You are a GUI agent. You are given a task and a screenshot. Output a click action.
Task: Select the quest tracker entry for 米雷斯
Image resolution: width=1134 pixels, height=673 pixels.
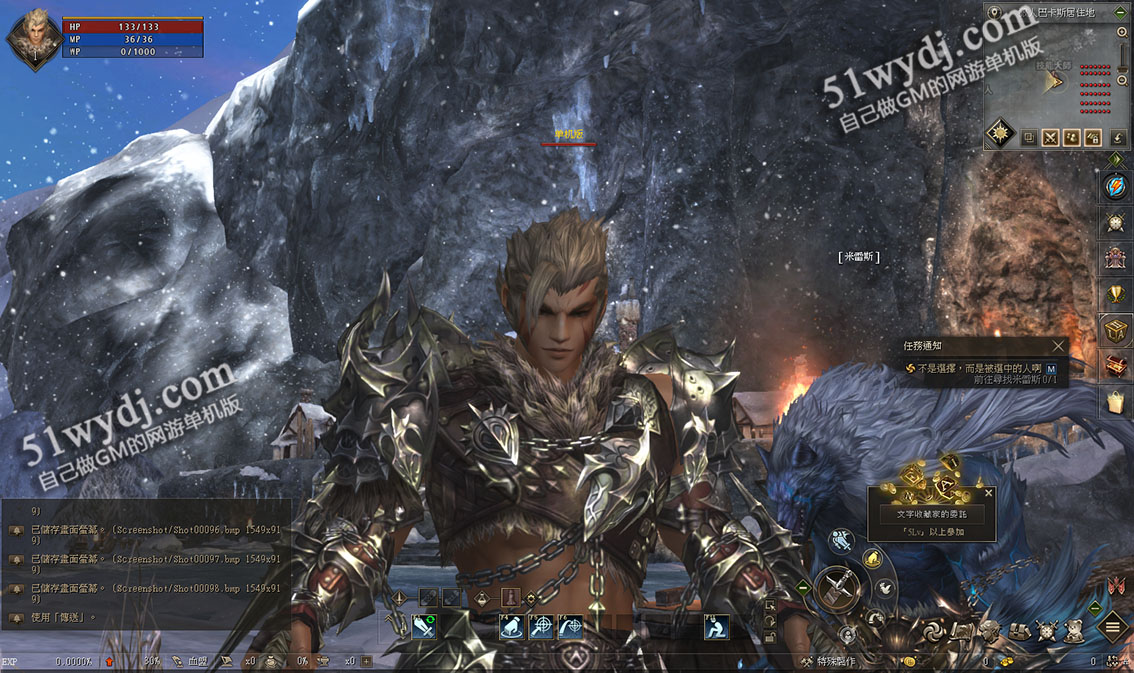976,375
